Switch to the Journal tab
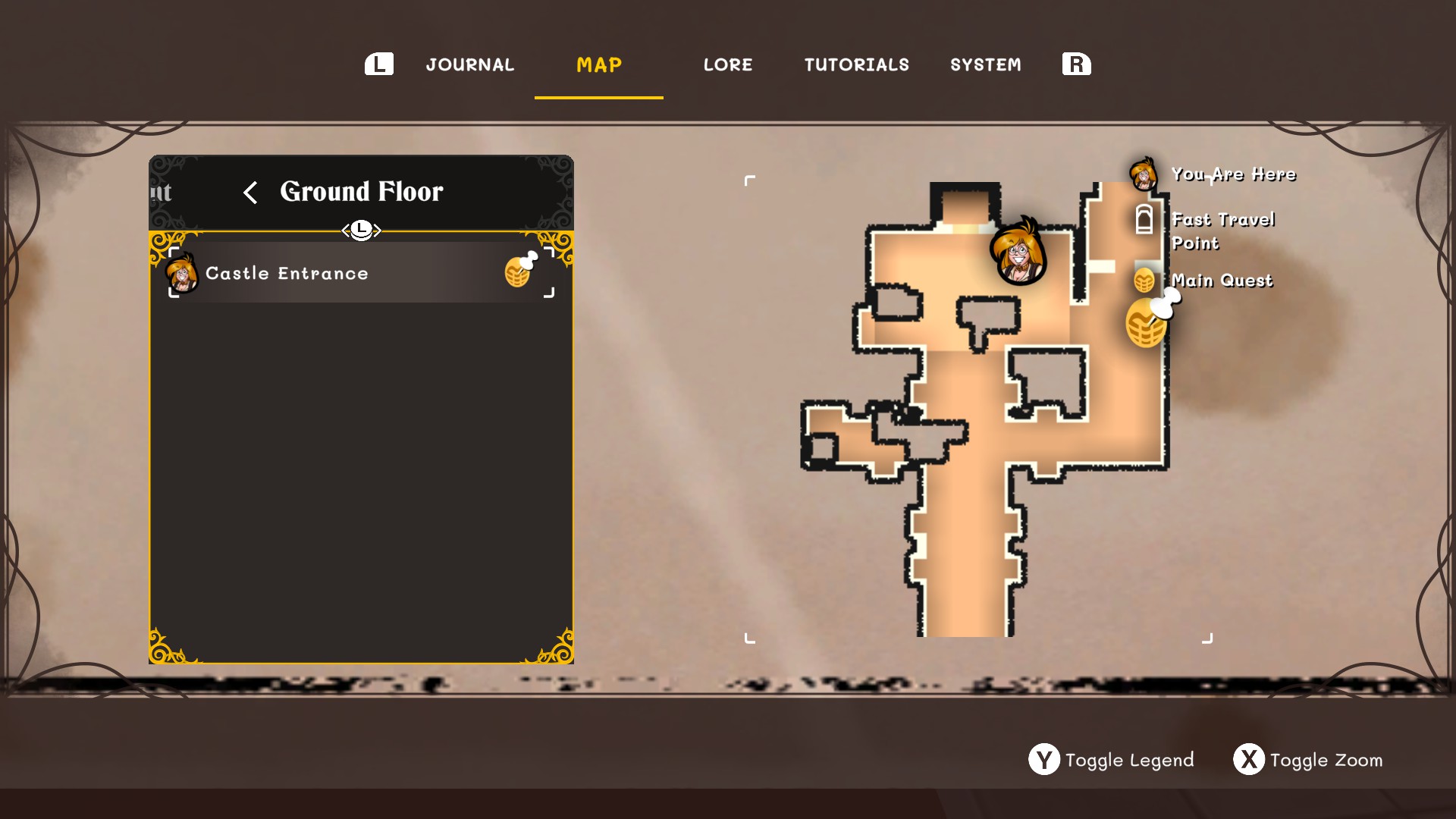 tap(469, 65)
